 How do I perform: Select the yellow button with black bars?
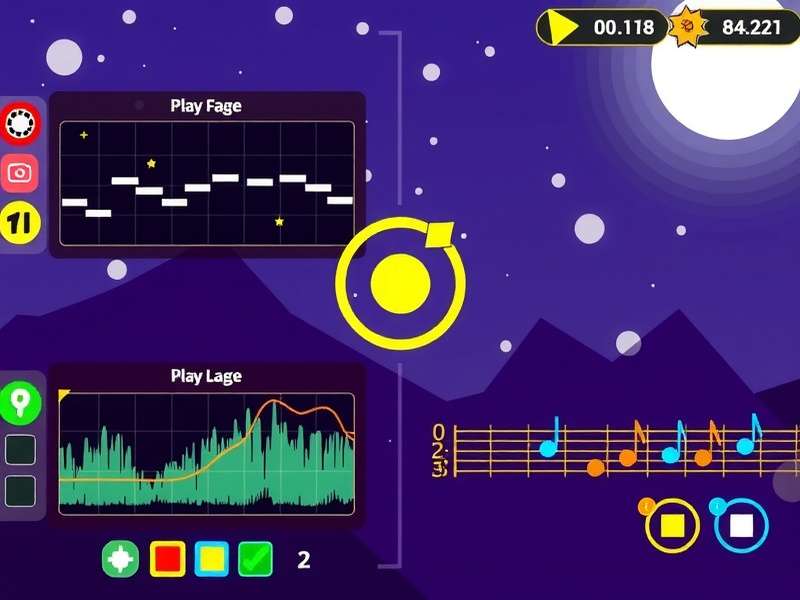20,222
